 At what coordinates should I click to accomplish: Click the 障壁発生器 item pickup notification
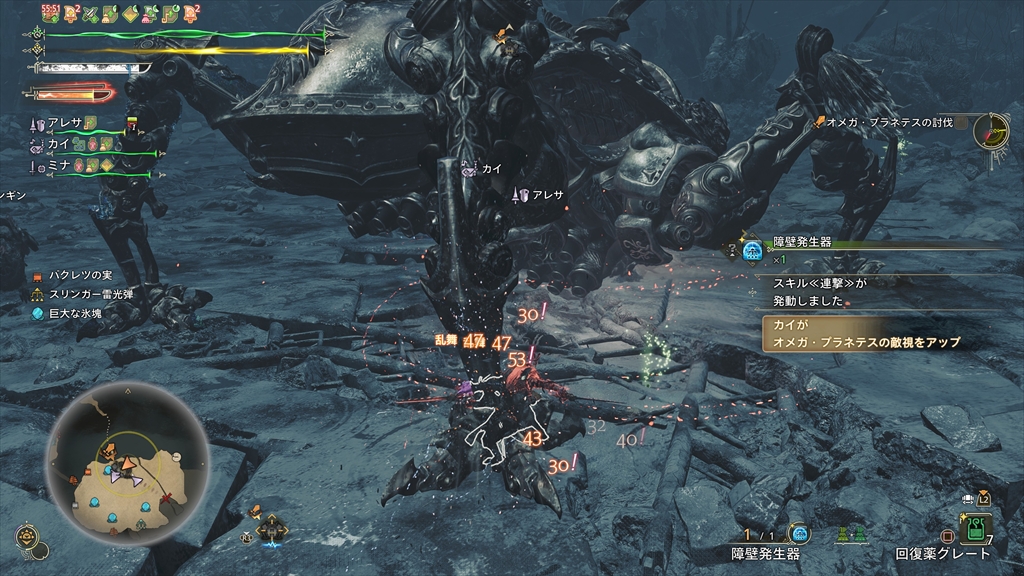[800, 243]
